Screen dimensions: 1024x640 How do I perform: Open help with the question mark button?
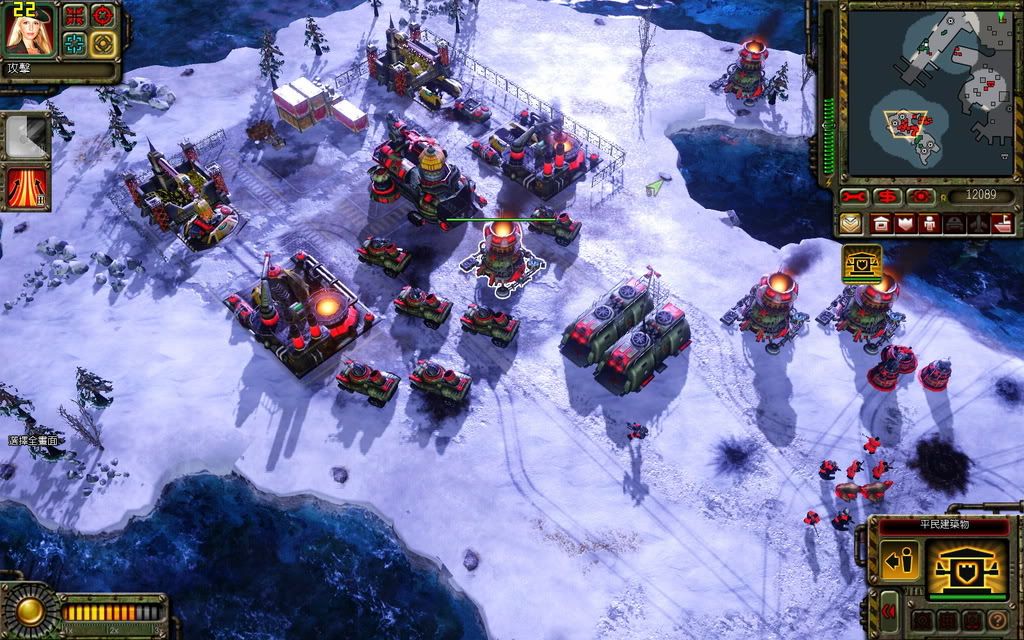coord(996,621)
